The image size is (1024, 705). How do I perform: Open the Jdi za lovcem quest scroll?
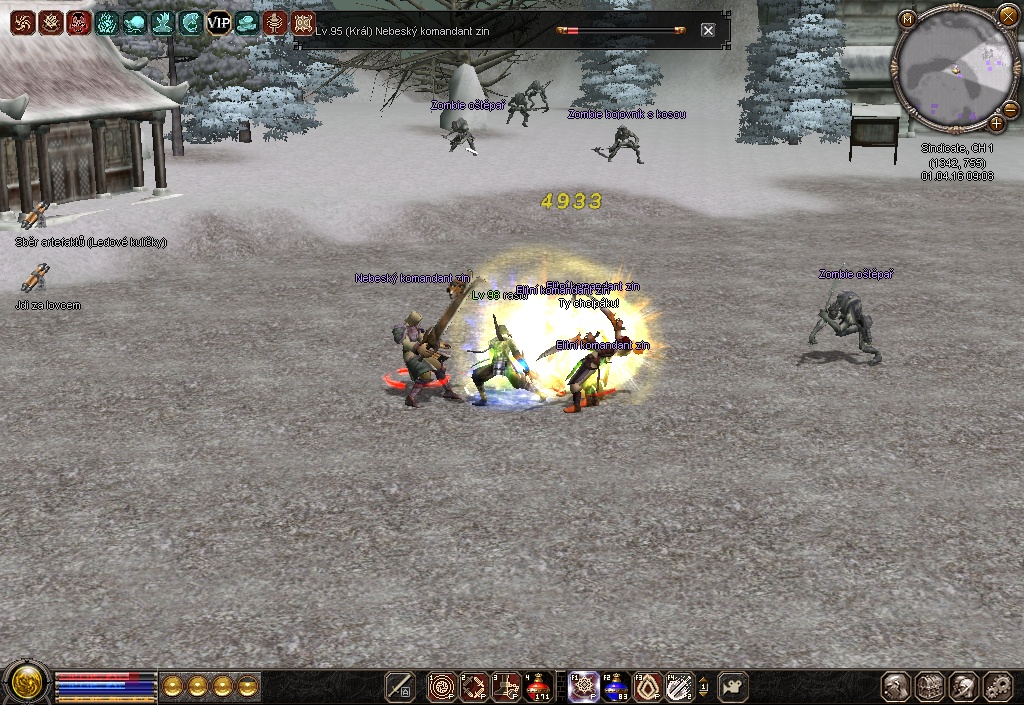point(35,278)
